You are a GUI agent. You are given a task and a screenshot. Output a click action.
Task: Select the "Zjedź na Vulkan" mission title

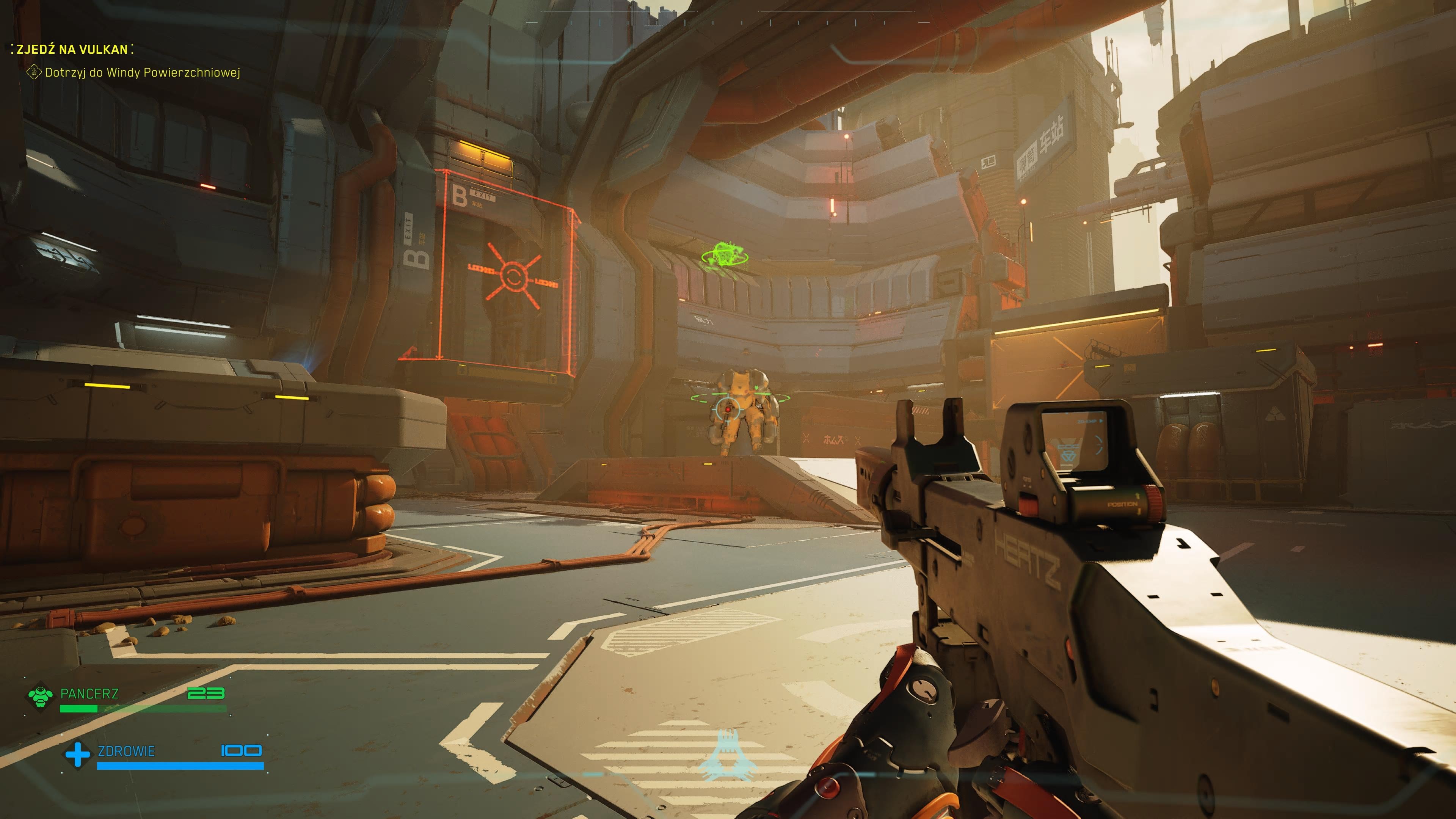tap(72, 49)
